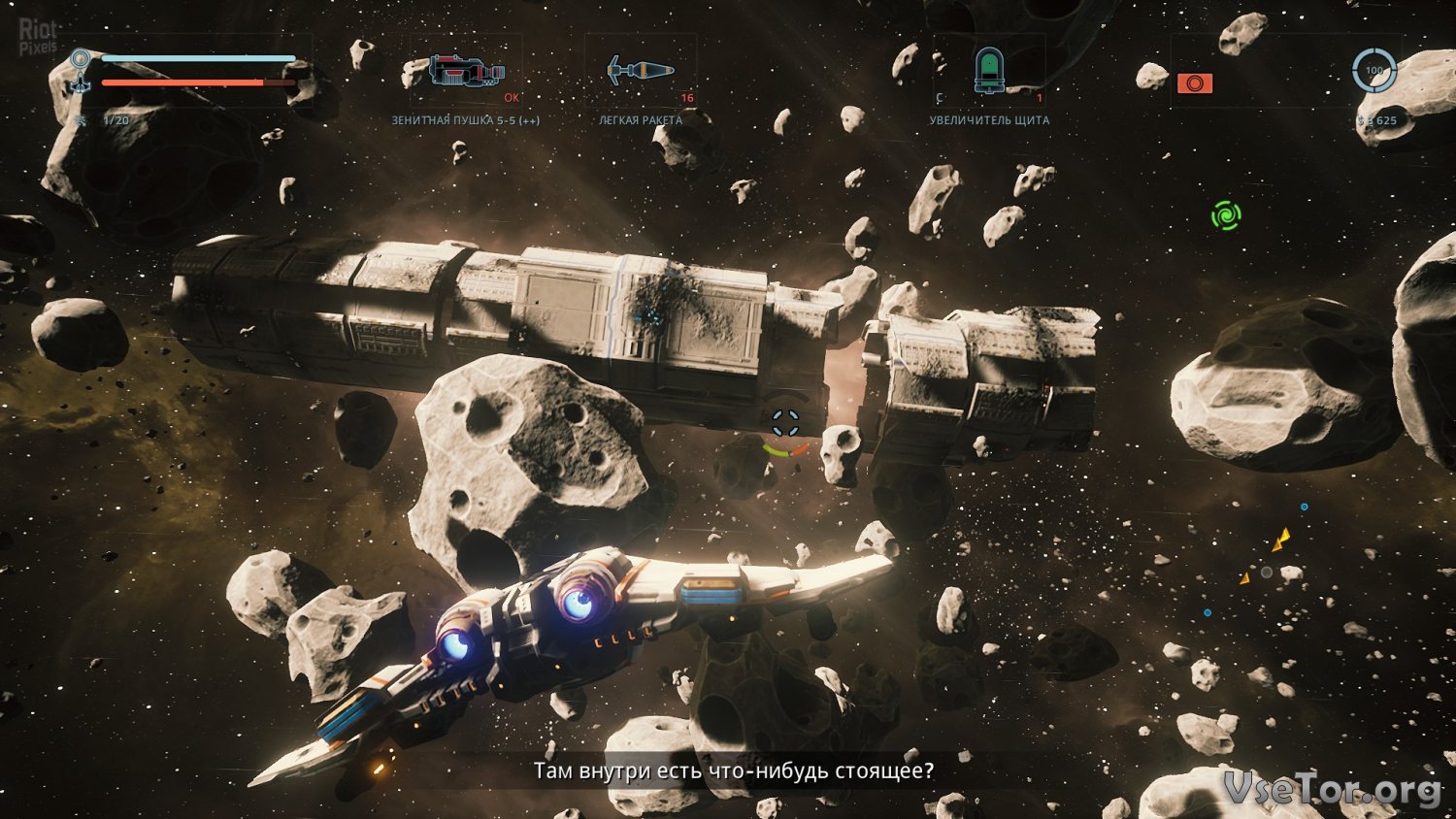The height and width of the screenshot is (819, 1456).
Task: Activate the shield booster consumable
Action: point(988,70)
